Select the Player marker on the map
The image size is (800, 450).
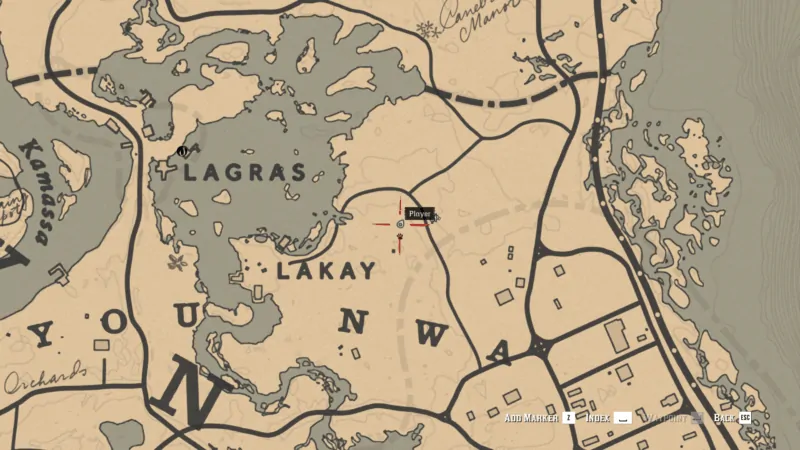(401, 225)
